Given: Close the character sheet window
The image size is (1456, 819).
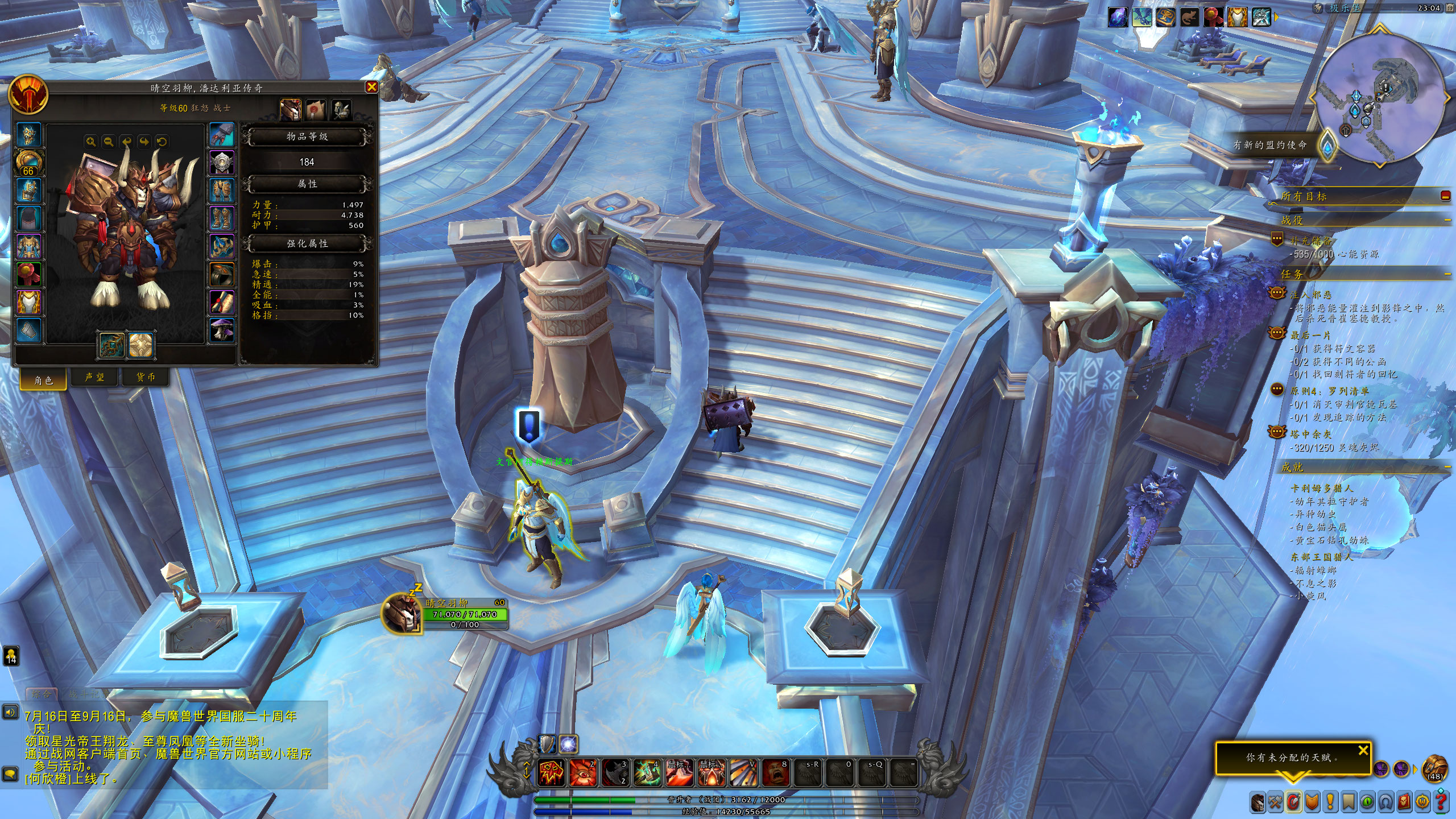Looking at the screenshot, I should (x=371, y=87).
